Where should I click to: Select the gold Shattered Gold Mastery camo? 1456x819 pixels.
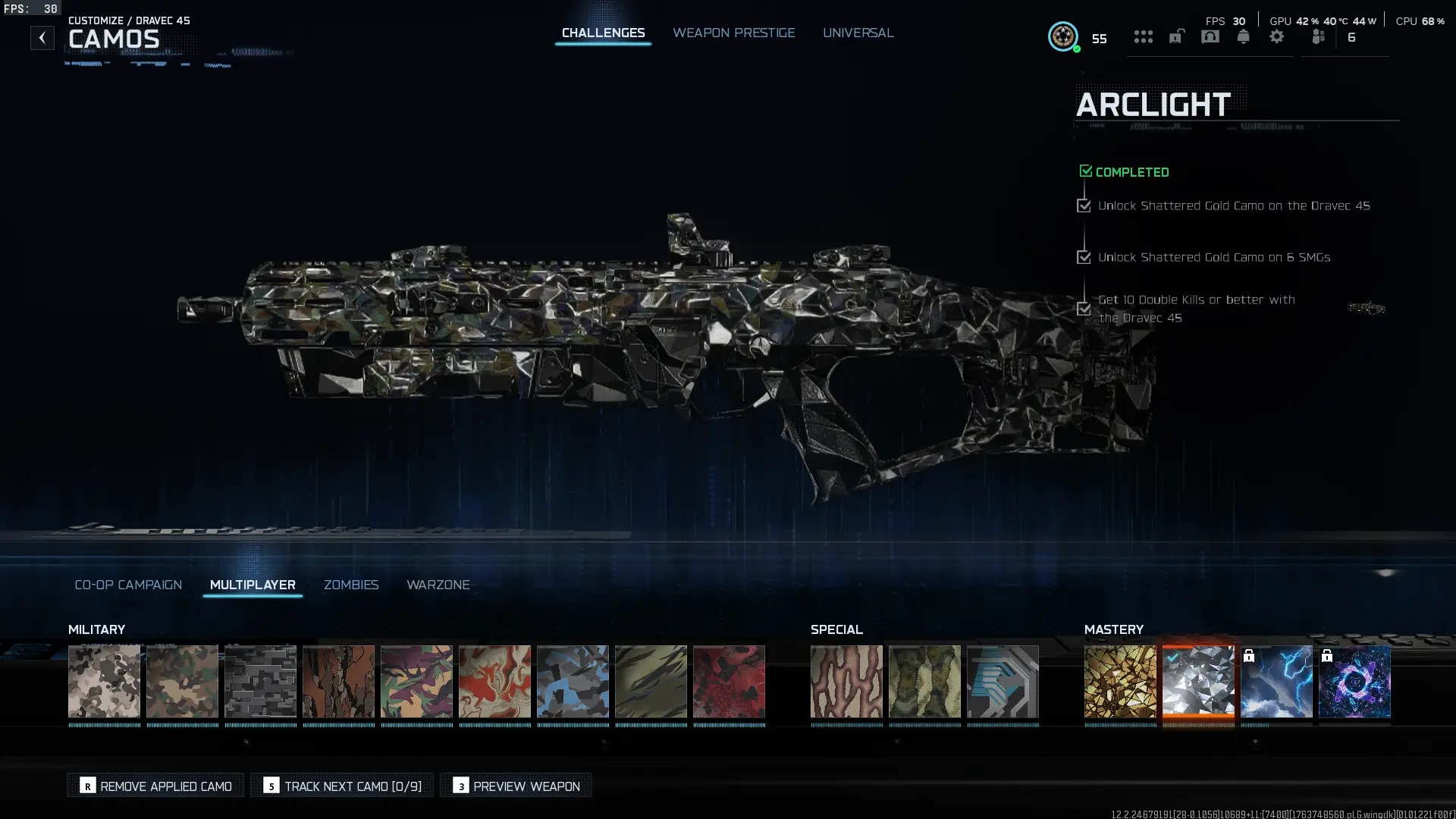(1120, 681)
